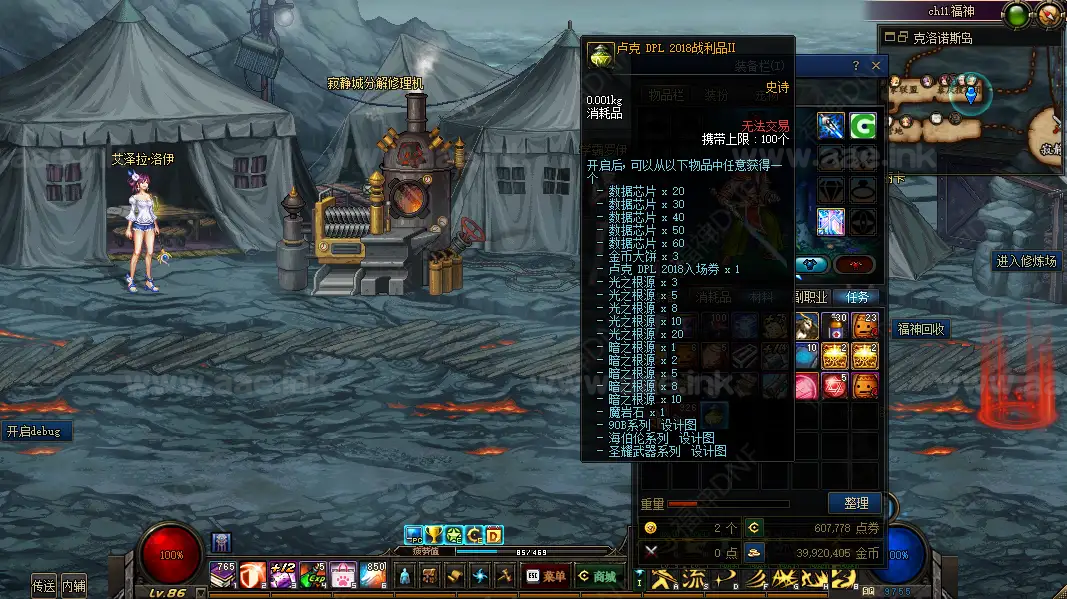Click the 开启debug button
This screenshot has width=1067, height=599.
[x=33, y=432]
